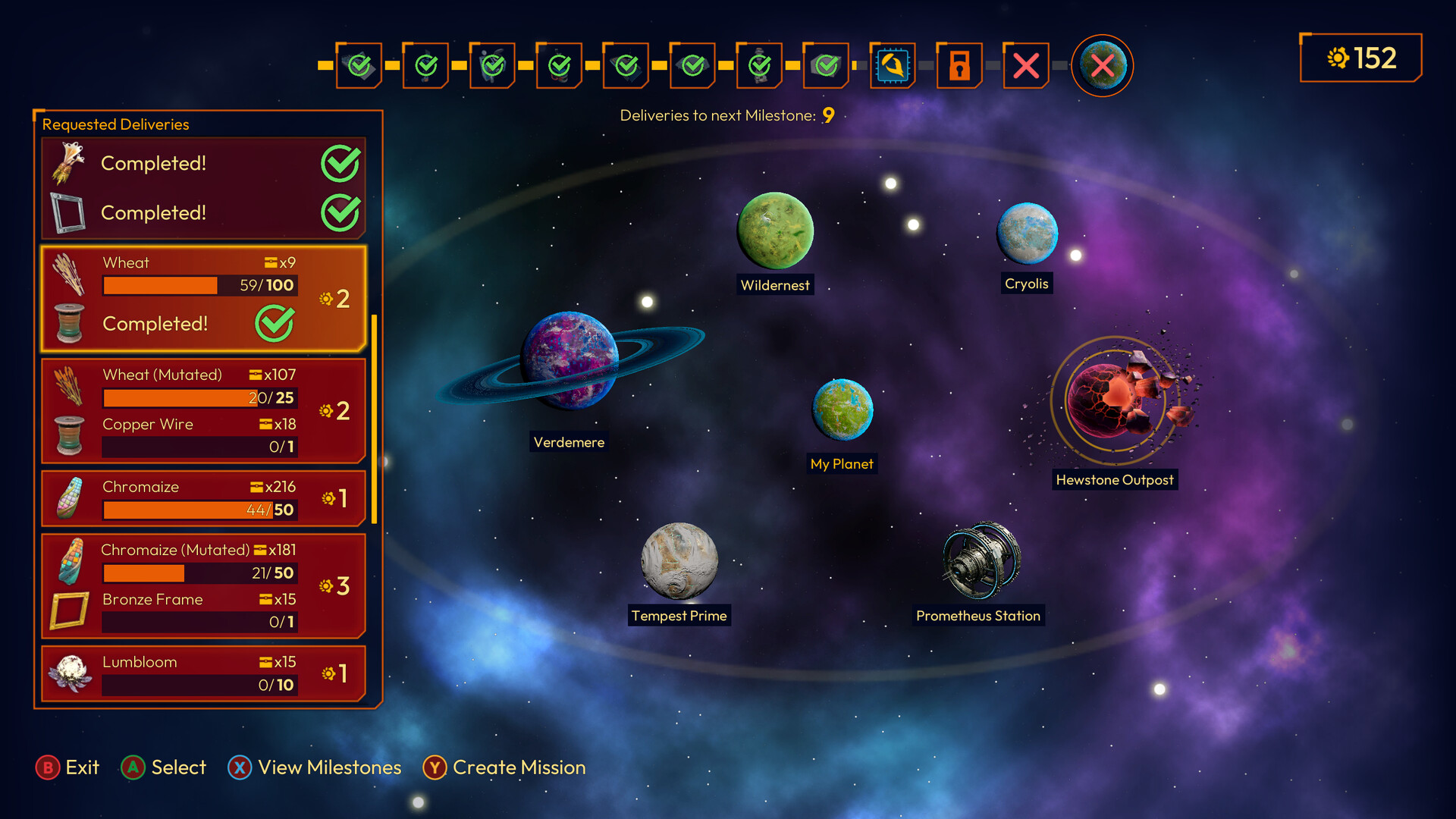
Task: Open View Milestones
Action: coord(315,767)
